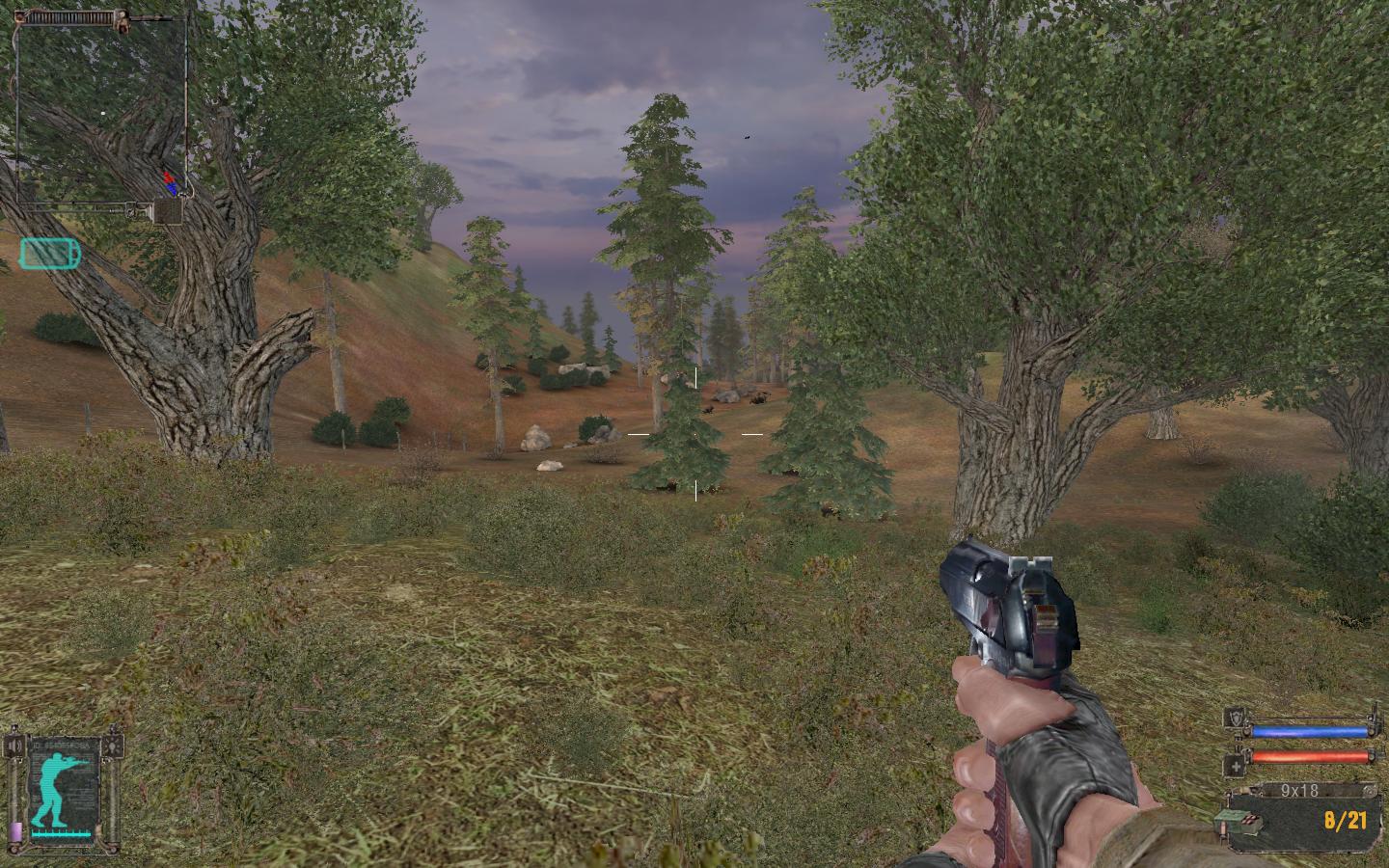Click the minimap in the corner
Image resolution: width=1389 pixels, height=868 pixels.
(x=101, y=111)
